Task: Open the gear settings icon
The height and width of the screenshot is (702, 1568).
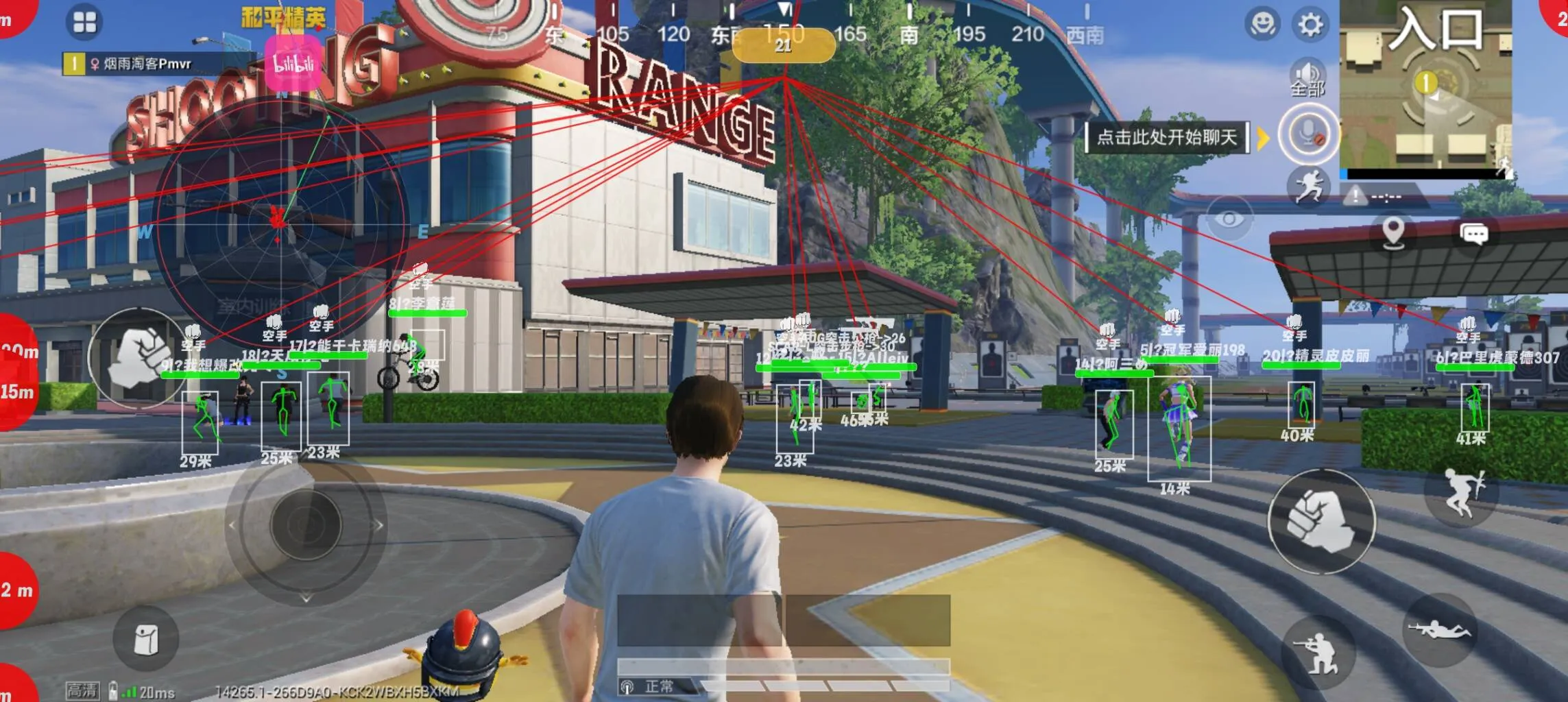Action: [1310, 25]
